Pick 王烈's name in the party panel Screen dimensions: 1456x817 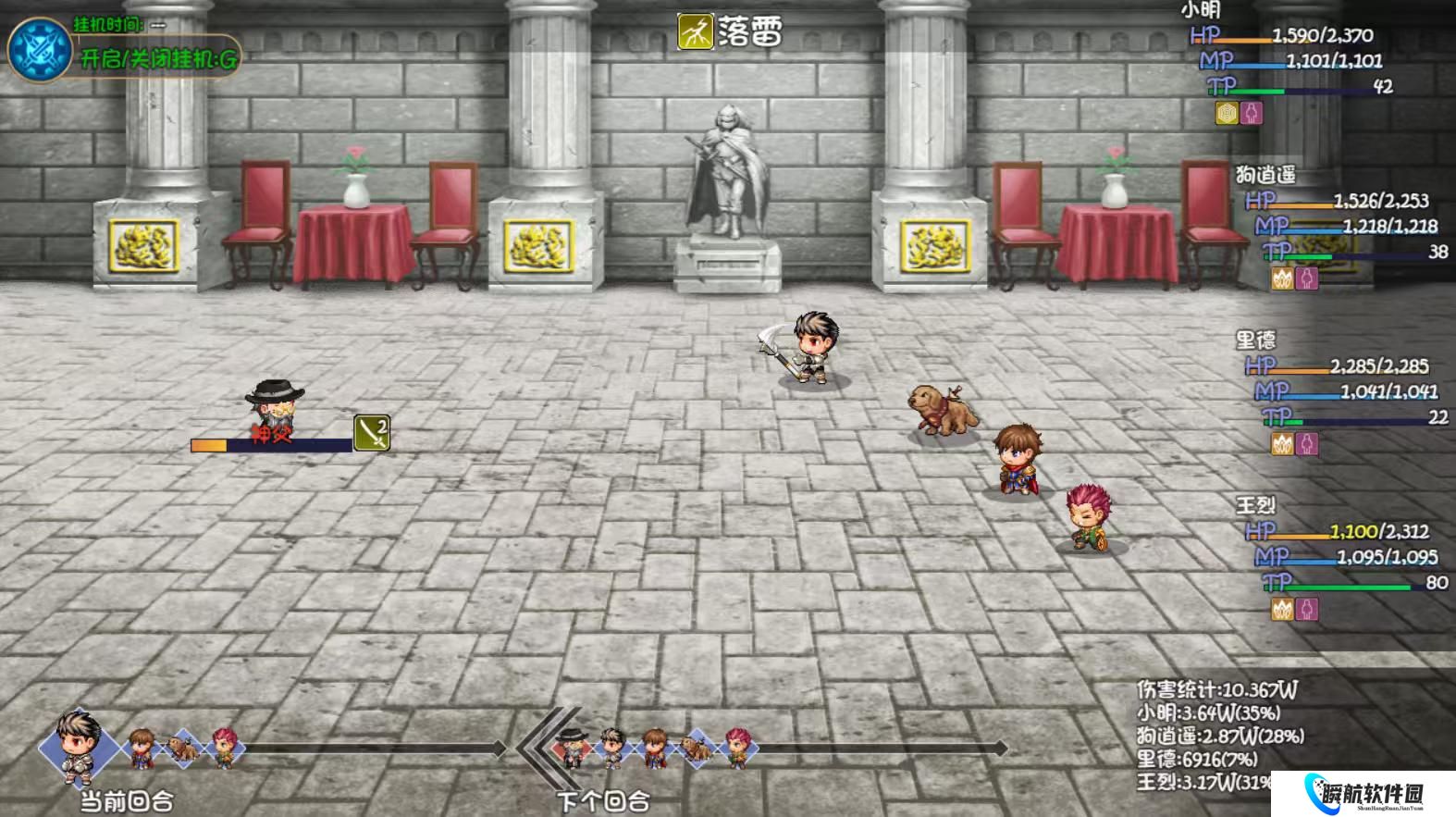(x=1255, y=505)
